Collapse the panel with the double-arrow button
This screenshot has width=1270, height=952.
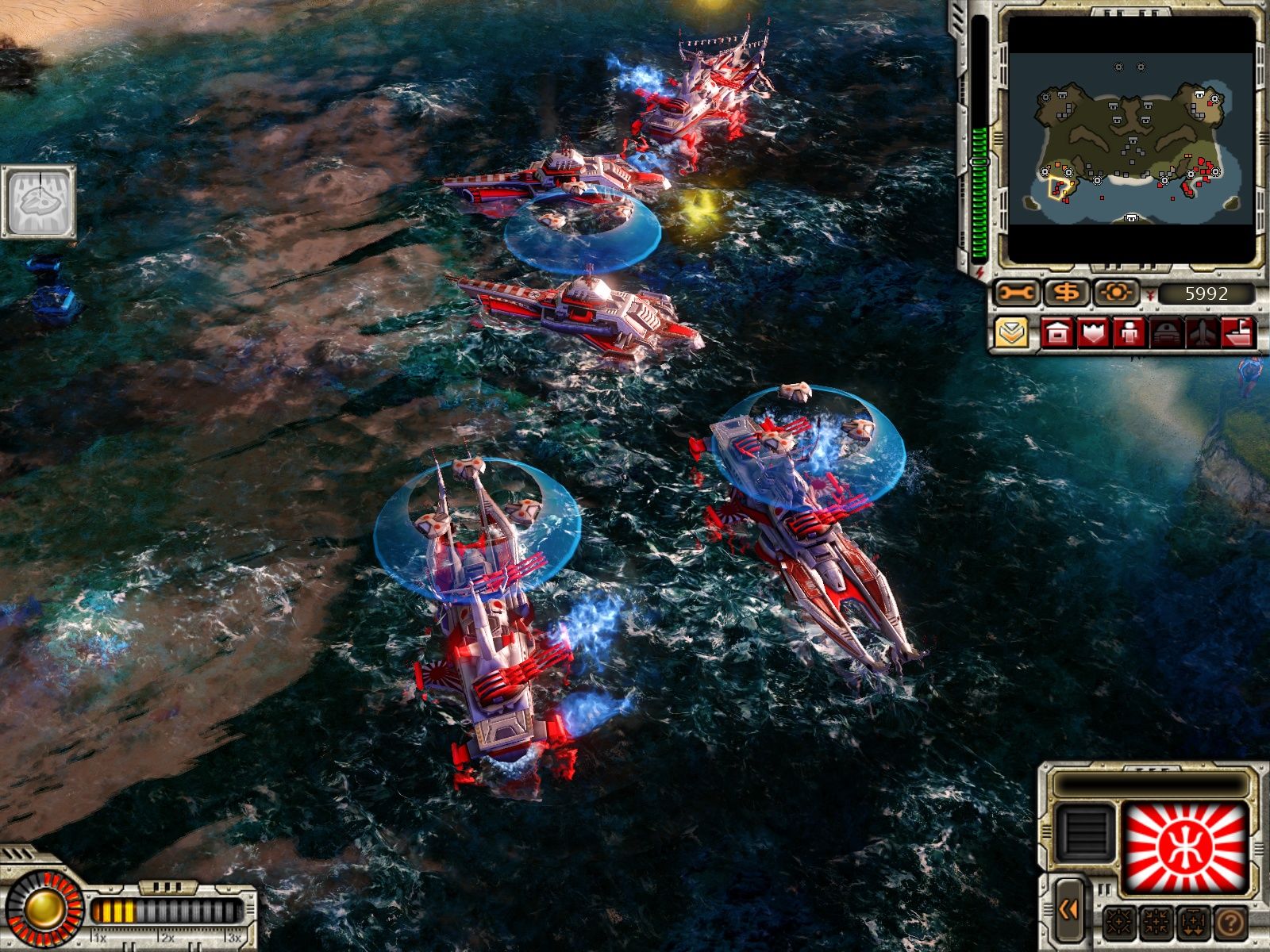[x=1069, y=910]
